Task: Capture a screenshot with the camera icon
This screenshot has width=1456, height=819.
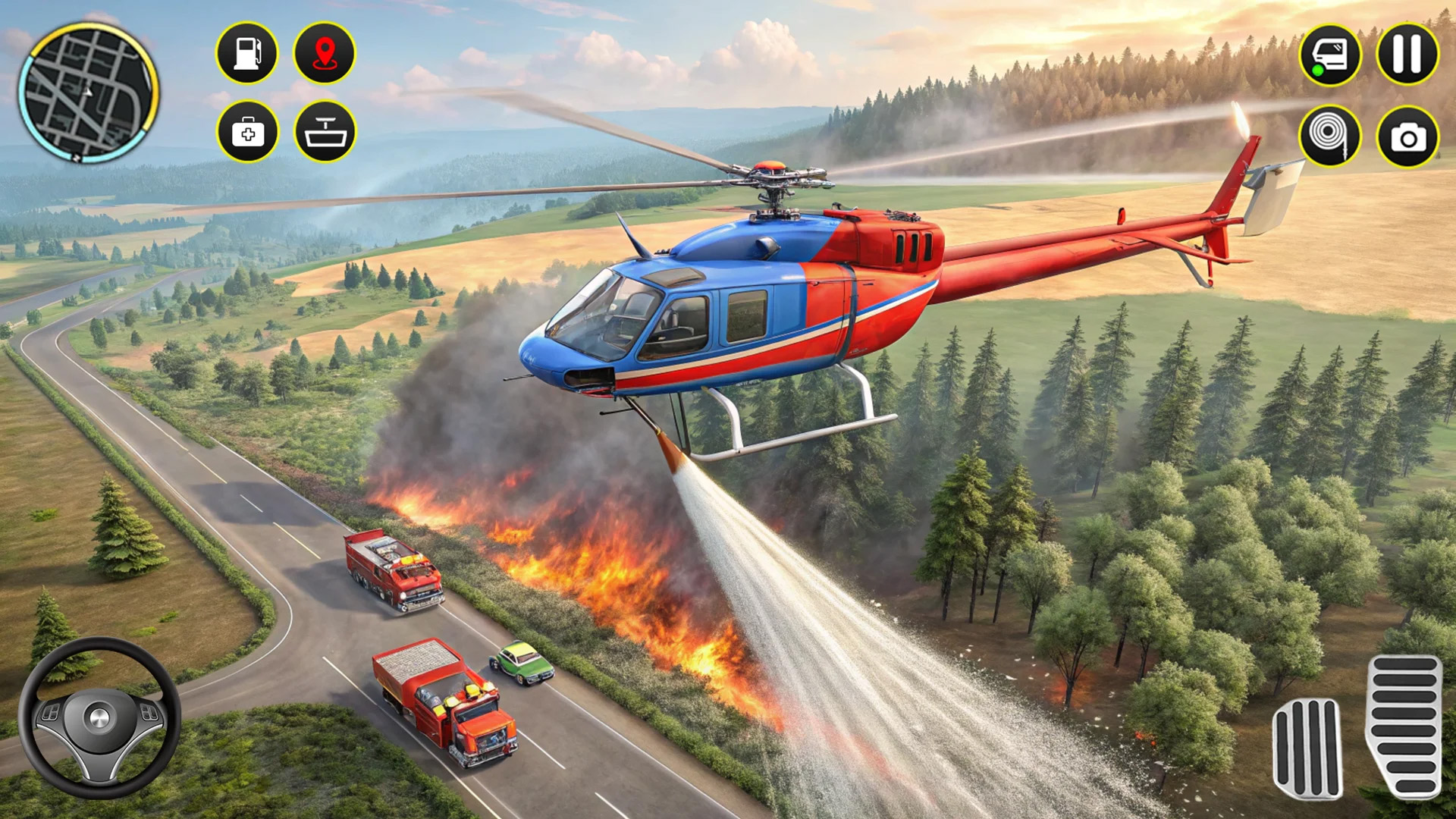Action: point(1408,135)
